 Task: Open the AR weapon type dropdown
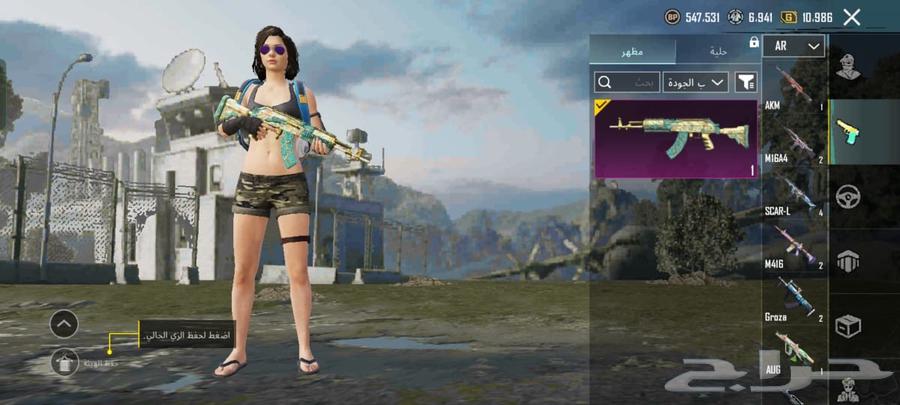pyautogui.click(x=794, y=46)
